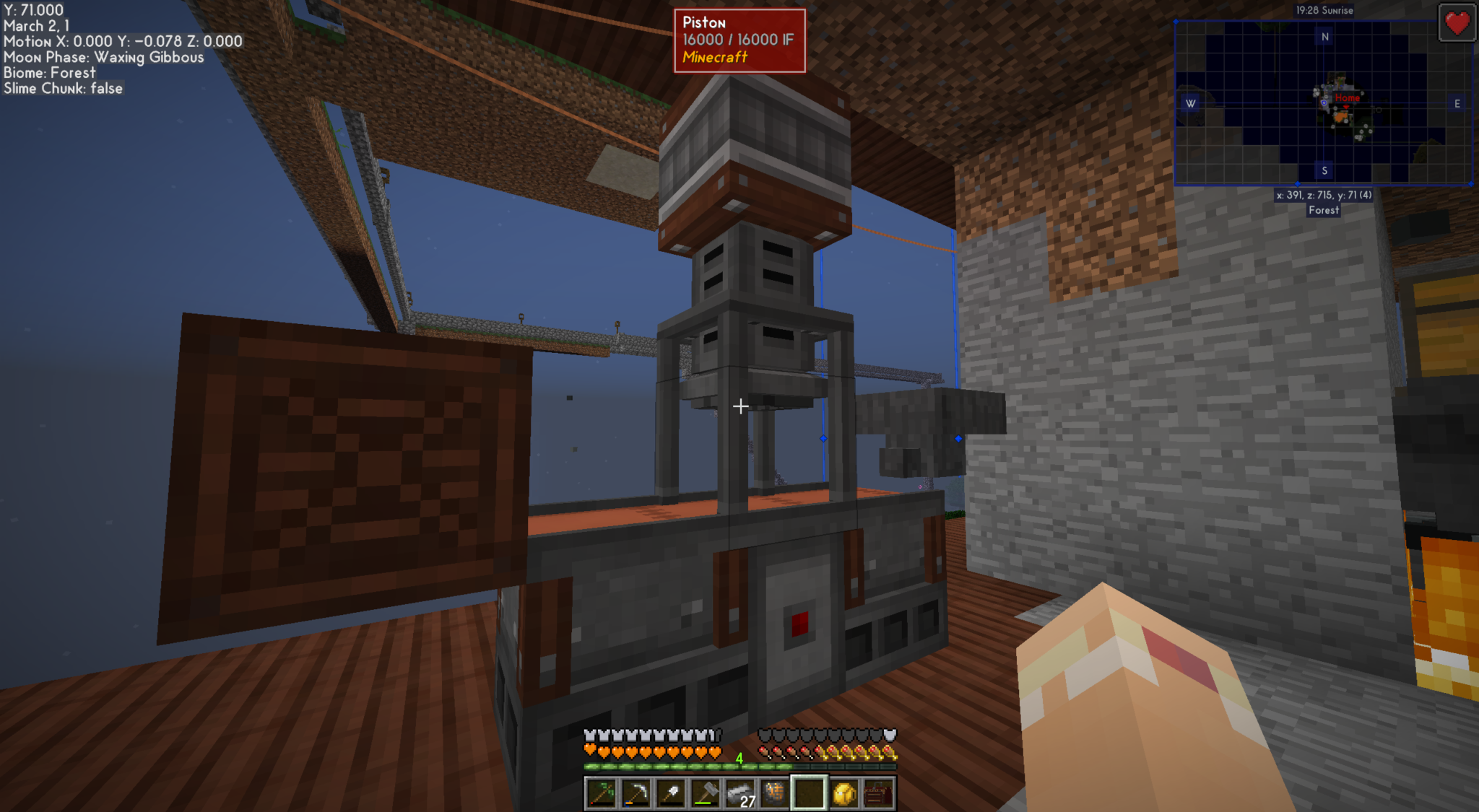Click the W compass marker on the minimap
Image resolution: width=1479 pixels, height=812 pixels.
tap(1191, 104)
